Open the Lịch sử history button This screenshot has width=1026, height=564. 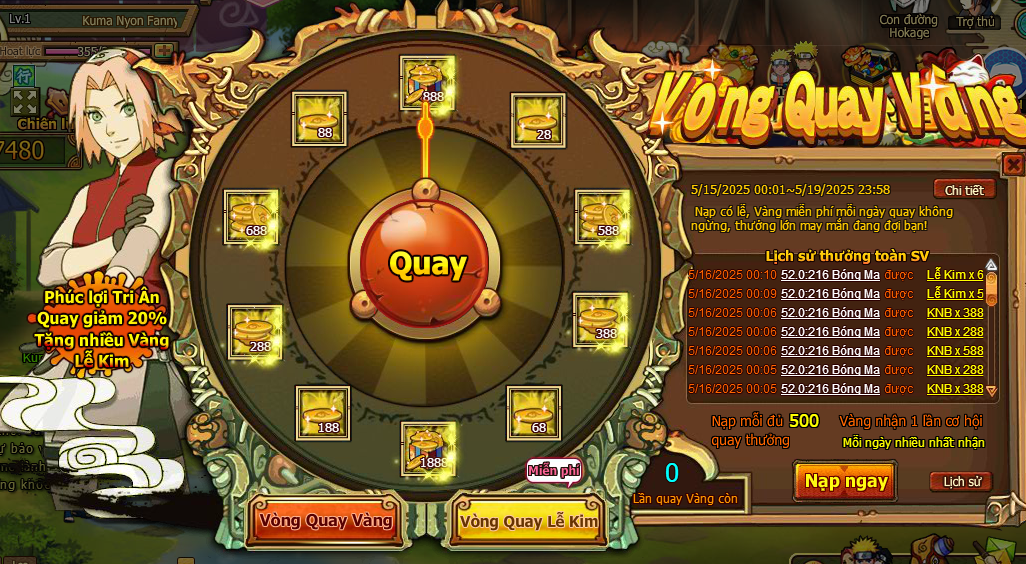[x=961, y=482]
